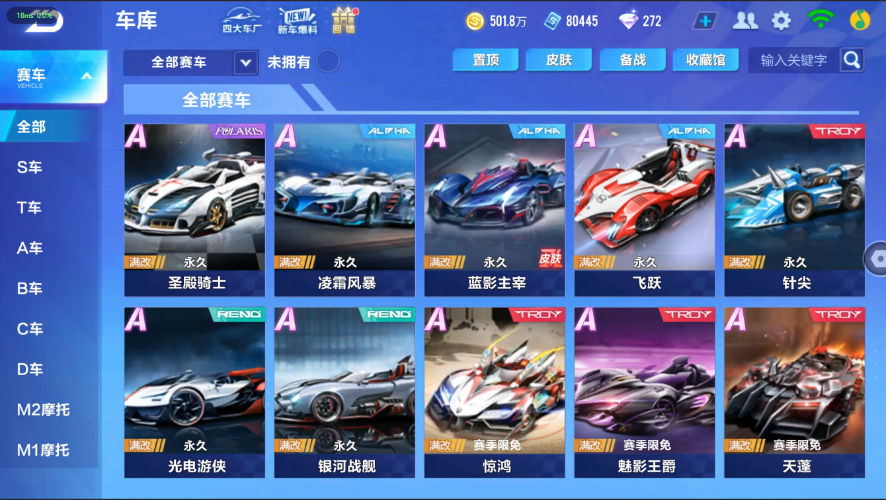Click the gift box reward icon
886x500 pixels.
(344, 21)
